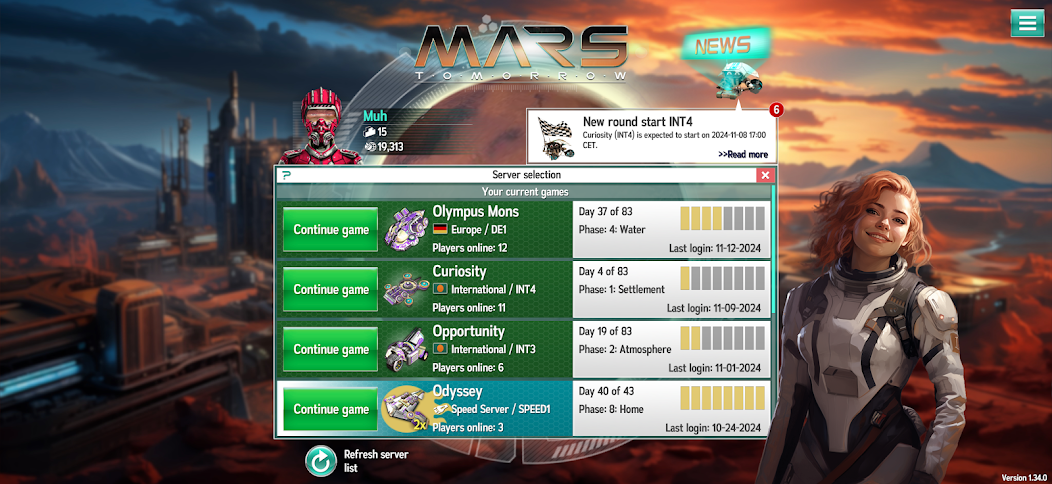
Task: Close the Server selection window
Action: tap(765, 175)
